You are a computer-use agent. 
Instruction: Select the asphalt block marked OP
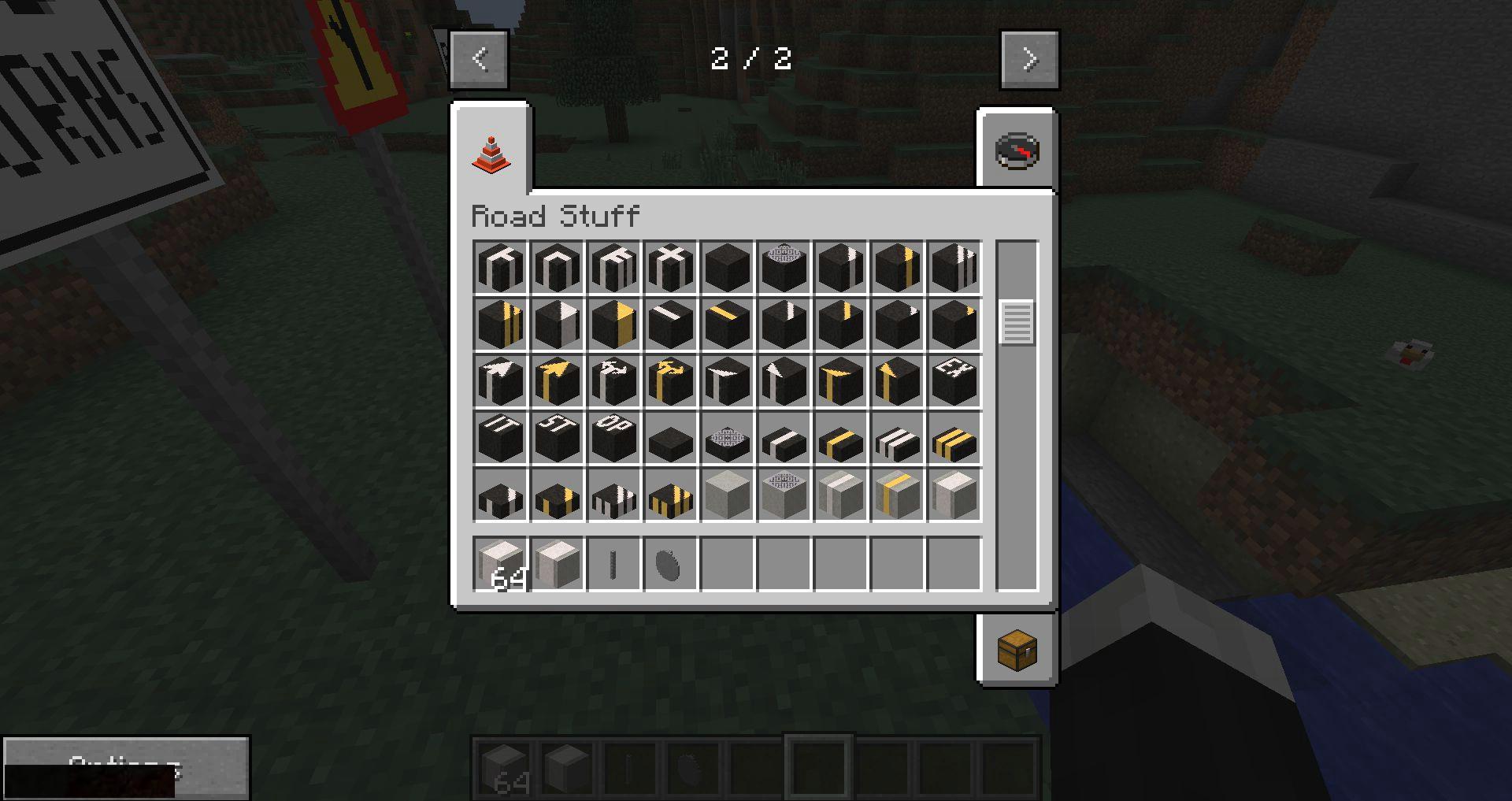click(613, 437)
